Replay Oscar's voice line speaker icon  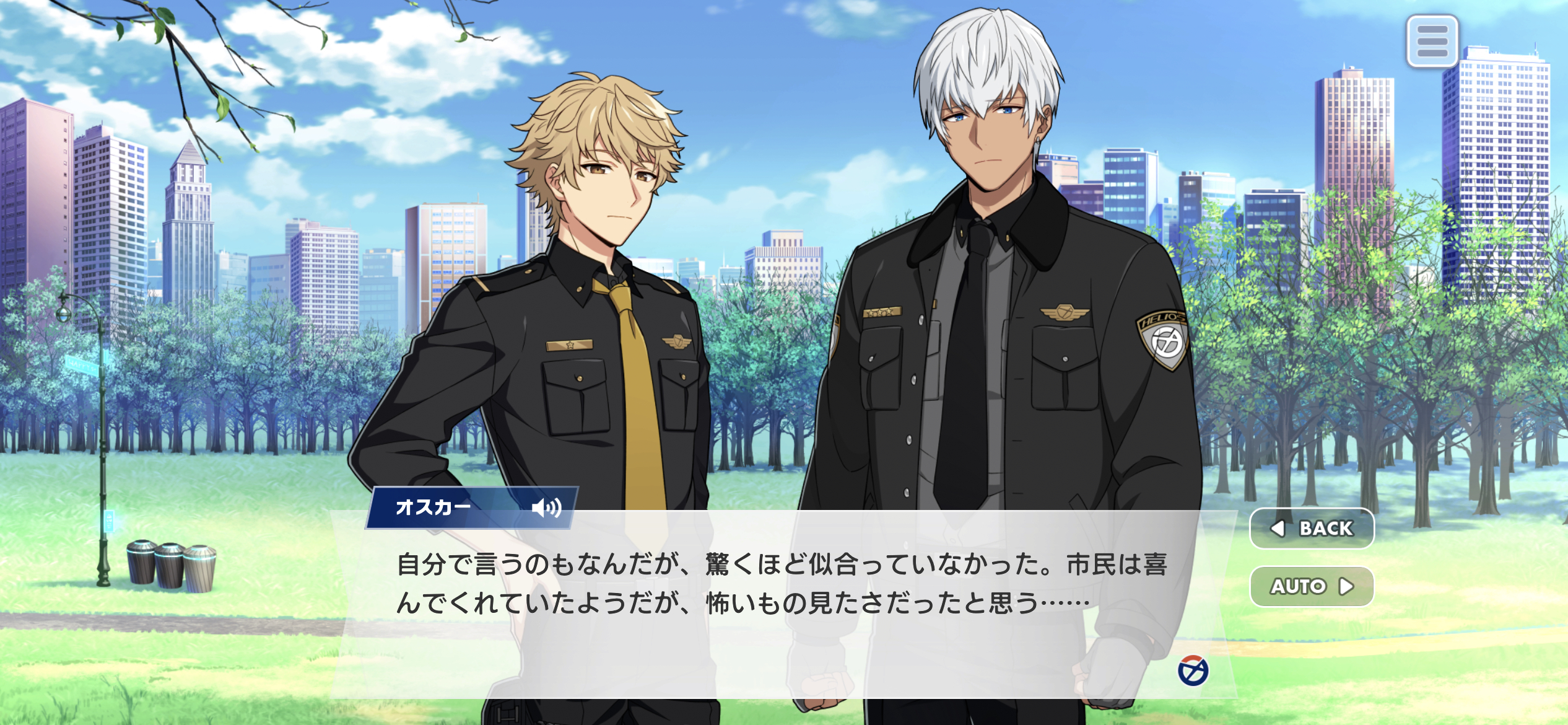coord(546,508)
